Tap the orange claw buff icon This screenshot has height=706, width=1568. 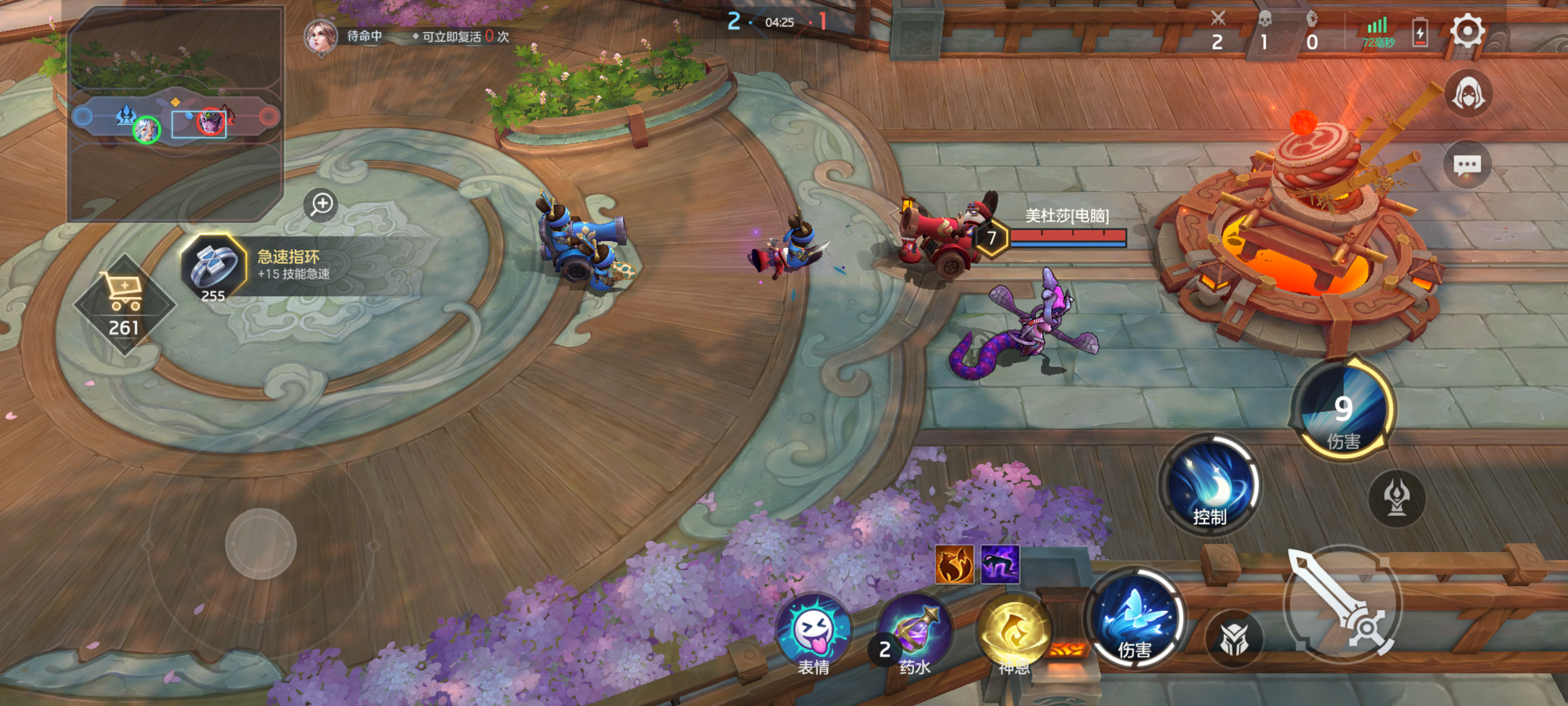click(x=954, y=564)
